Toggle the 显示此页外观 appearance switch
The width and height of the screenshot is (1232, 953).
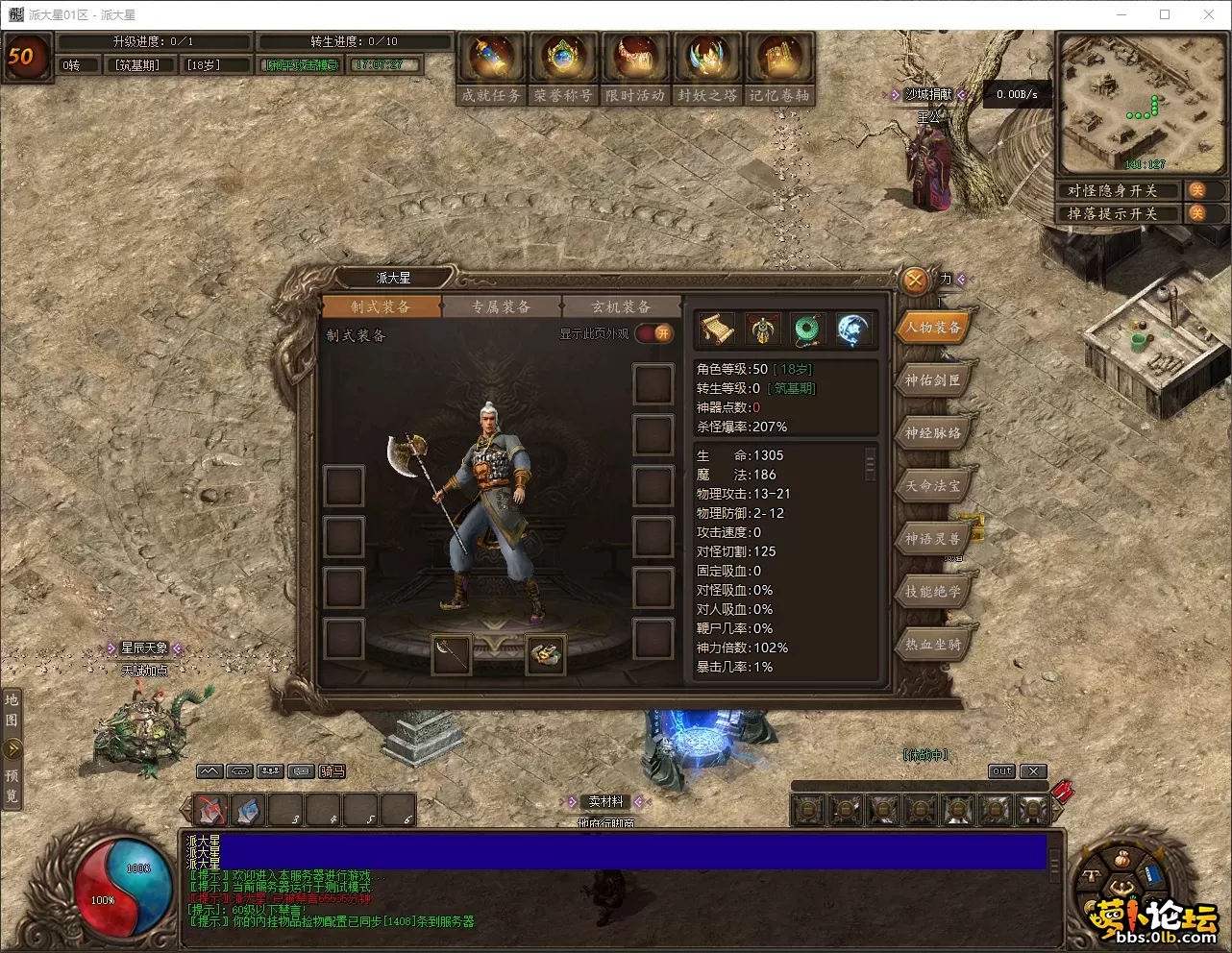click(x=654, y=333)
